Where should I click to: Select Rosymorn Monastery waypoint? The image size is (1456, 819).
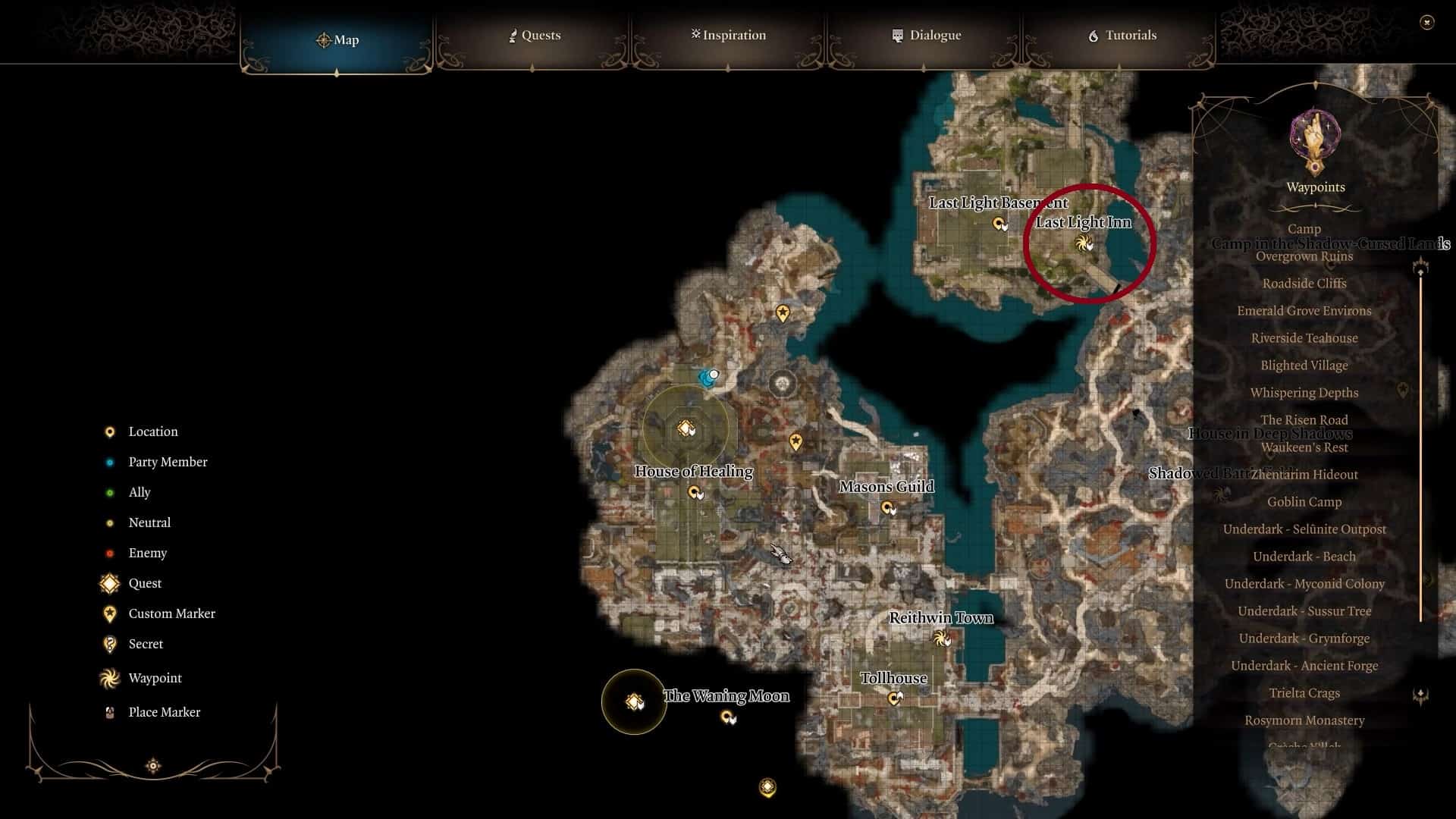(x=1304, y=720)
